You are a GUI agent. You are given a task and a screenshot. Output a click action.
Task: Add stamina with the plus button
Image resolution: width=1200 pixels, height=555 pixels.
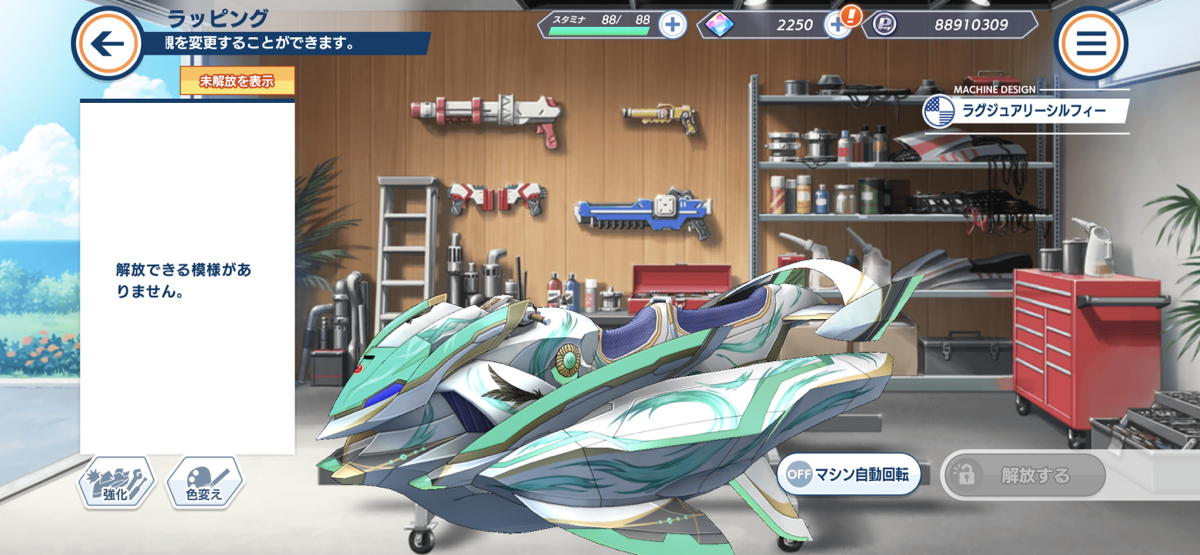pyautogui.click(x=673, y=25)
